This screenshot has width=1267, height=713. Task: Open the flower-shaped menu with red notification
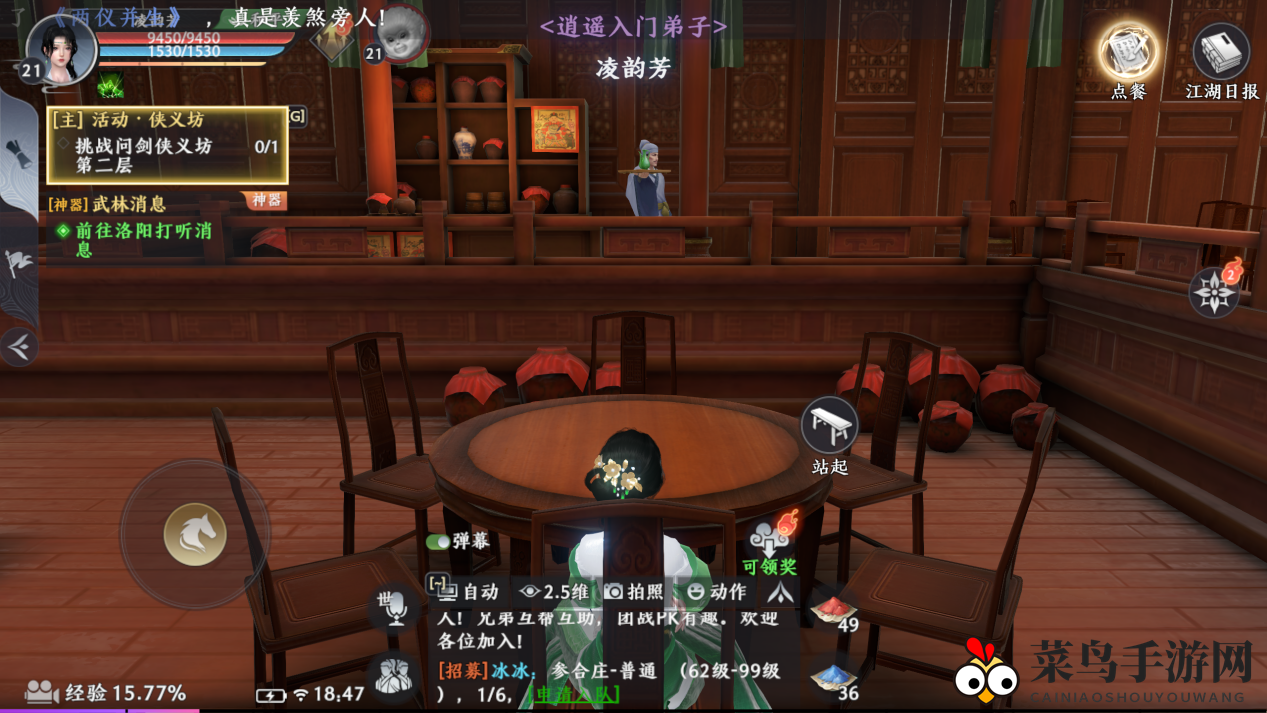[1214, 292]
